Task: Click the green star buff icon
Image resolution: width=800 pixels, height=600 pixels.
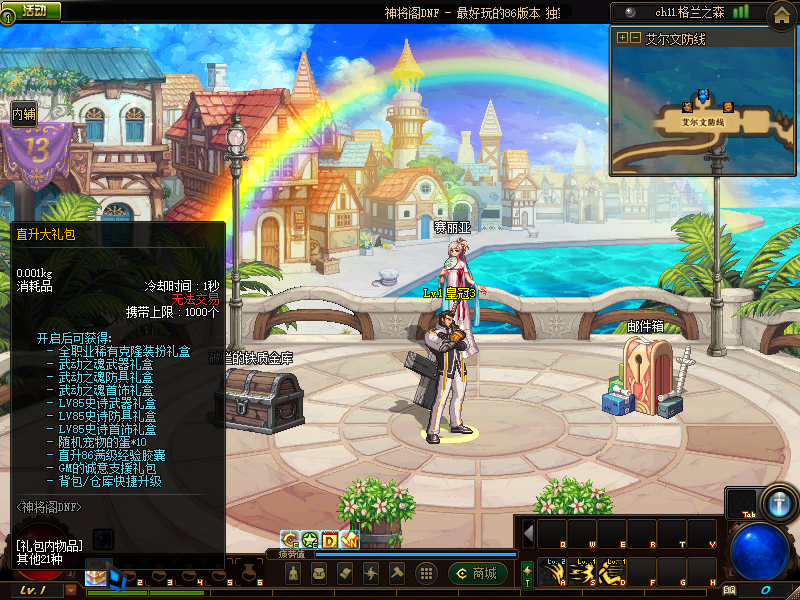Action: [x=309, y=540]
